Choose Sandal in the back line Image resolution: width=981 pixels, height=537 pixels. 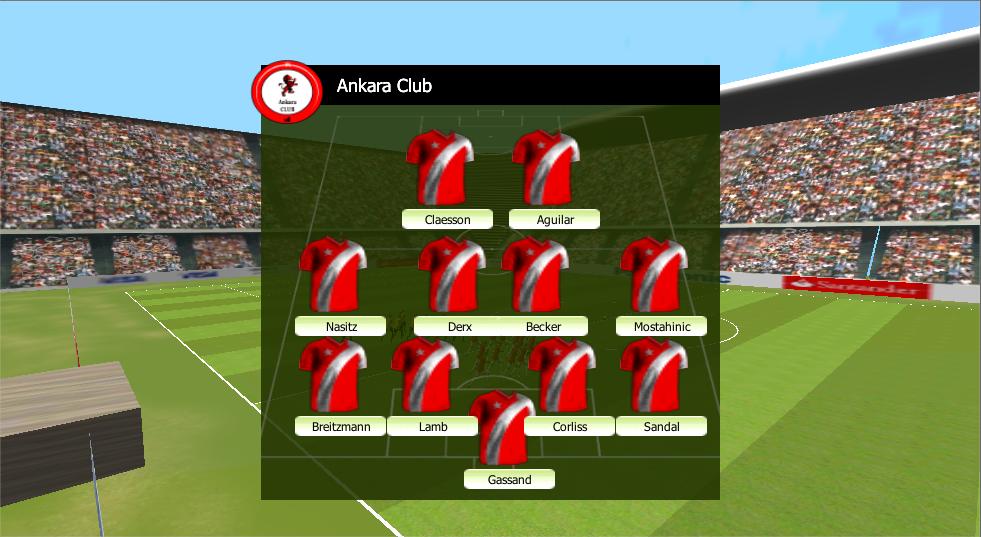pyautogui.click(x=661, y=427)
